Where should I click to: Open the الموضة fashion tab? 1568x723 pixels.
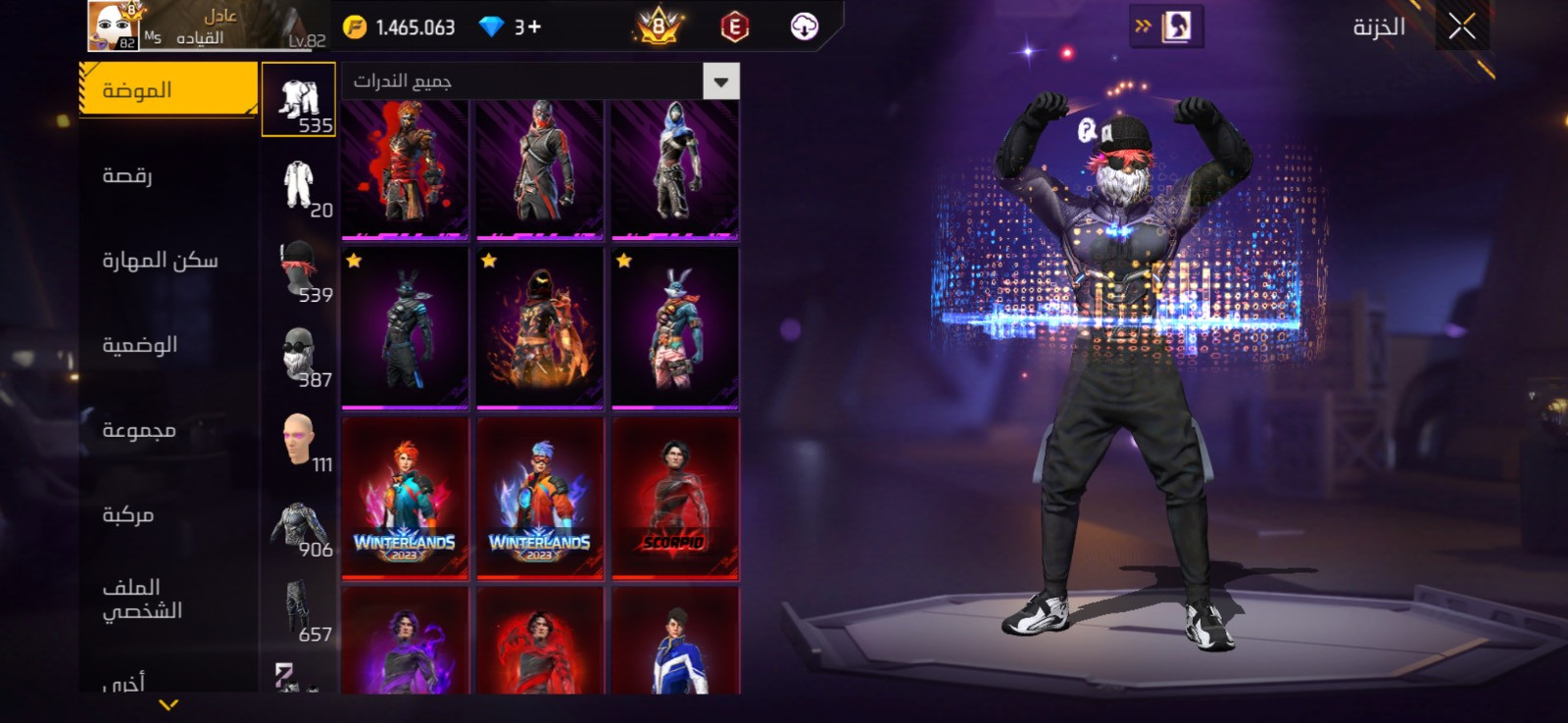coord(168,90)
